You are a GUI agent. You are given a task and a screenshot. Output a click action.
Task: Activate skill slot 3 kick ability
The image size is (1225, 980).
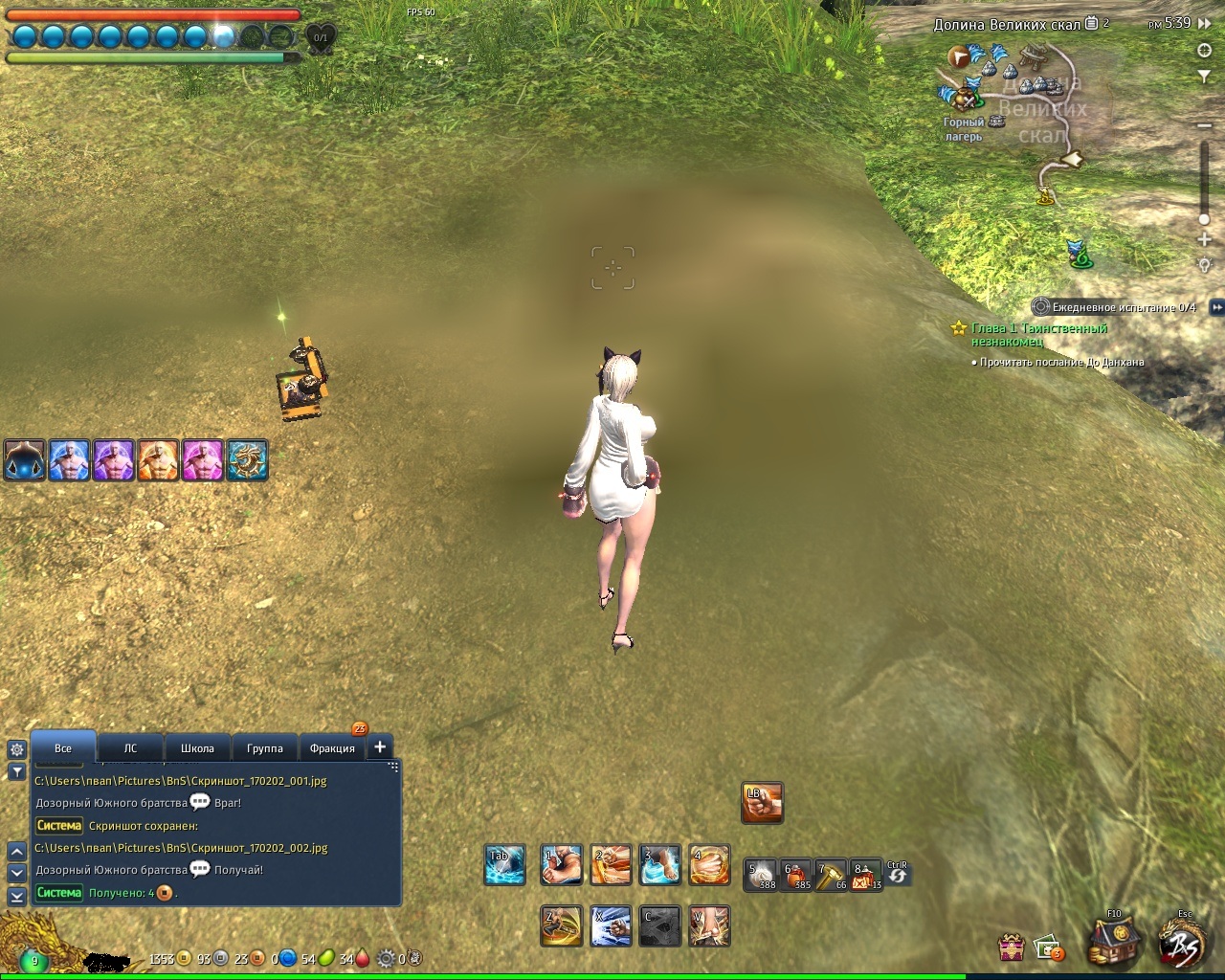point(660,865)
